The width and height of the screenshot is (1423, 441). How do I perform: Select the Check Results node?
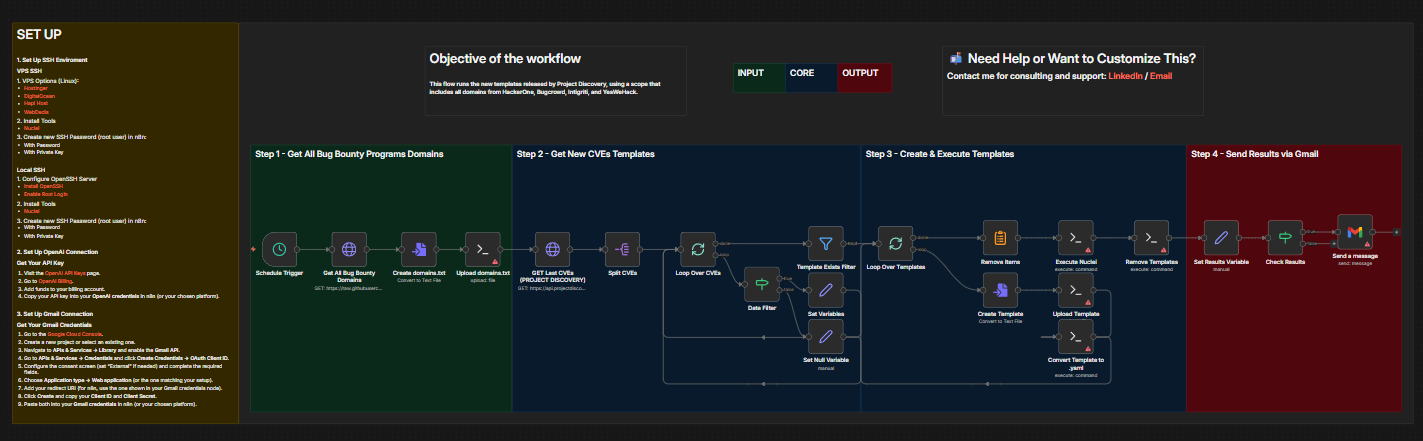[1286, 239]
